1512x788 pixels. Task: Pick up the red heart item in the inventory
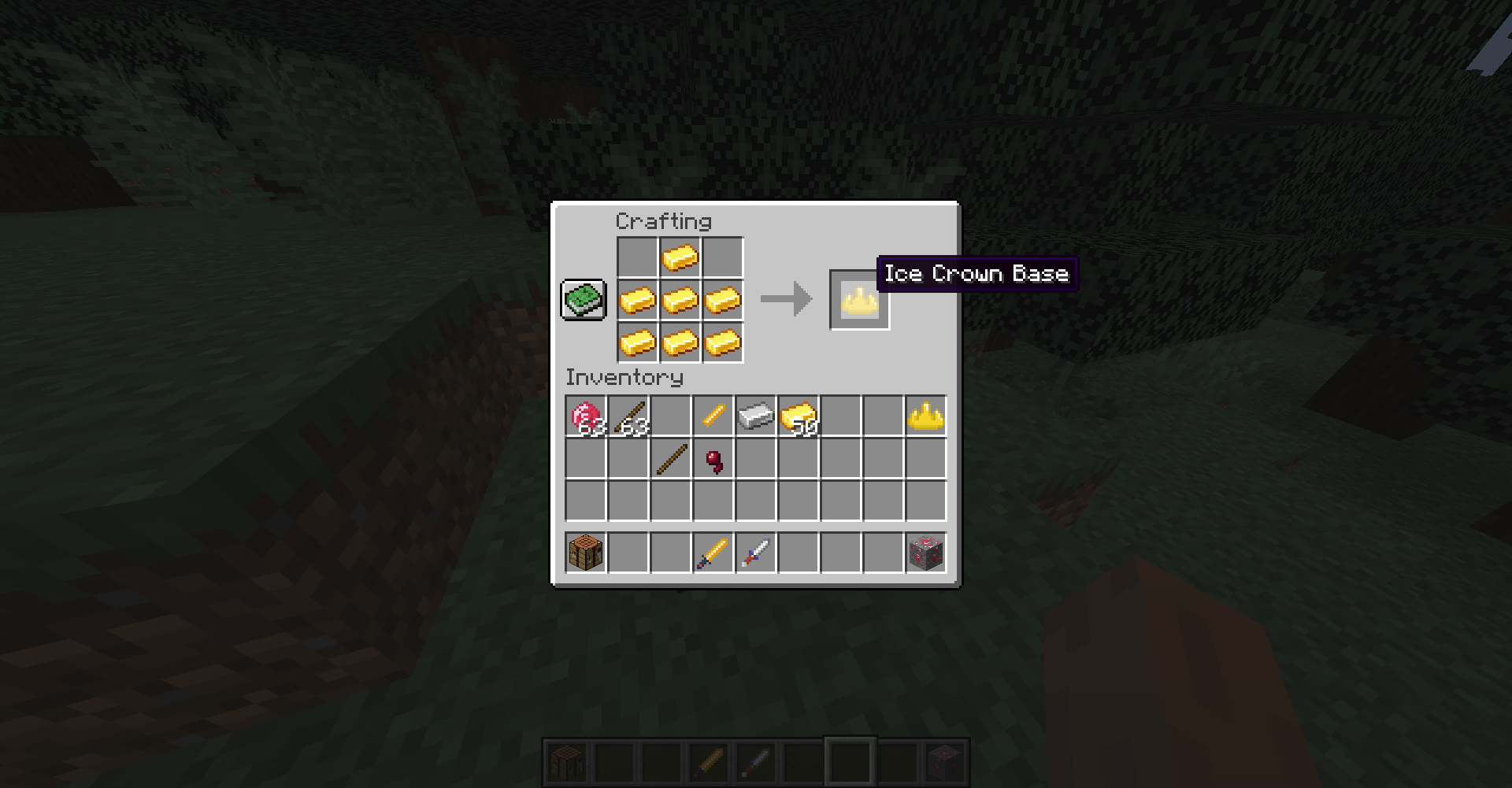coord(712,461)
